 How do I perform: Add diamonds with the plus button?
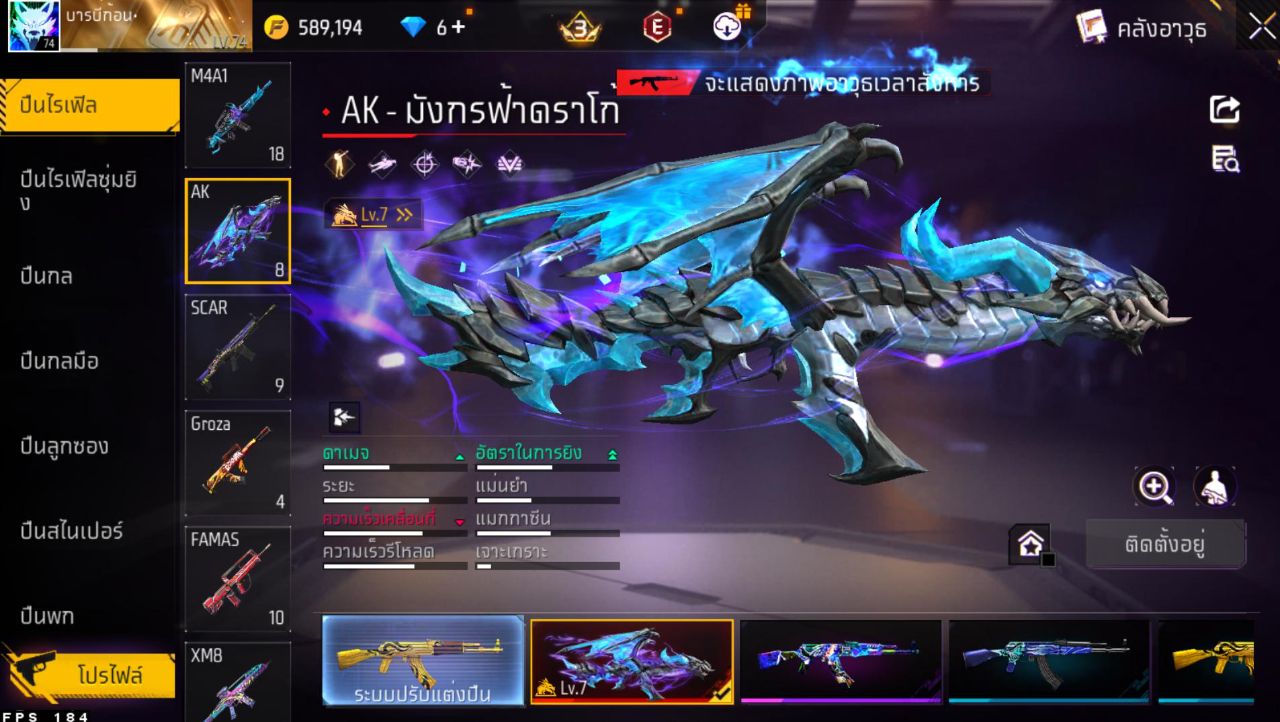458,27
